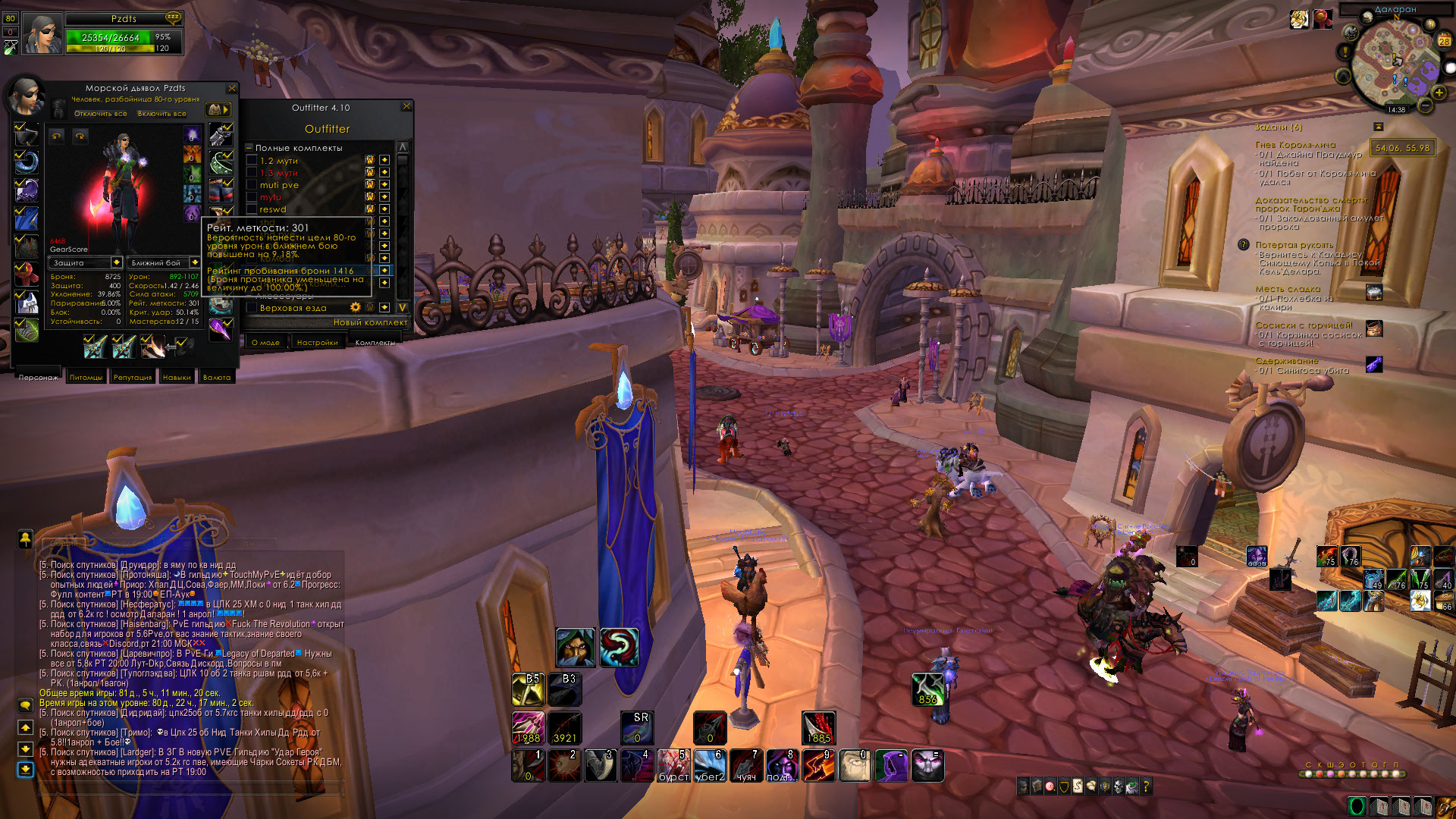Select the Гнев Короля-лича quest in tracker
Screen dimensions: 1456x819
coord(1294,145)
